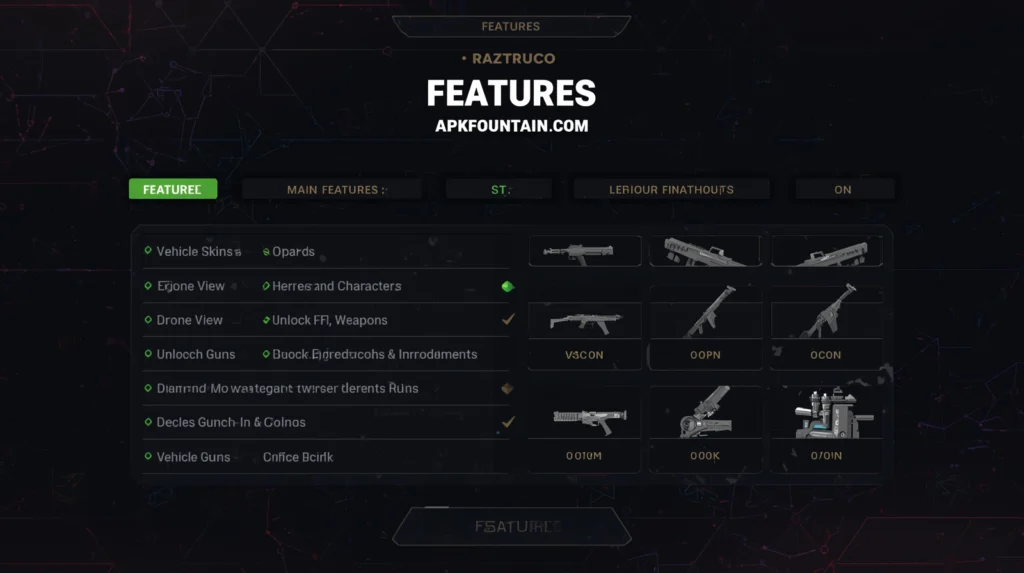Choose the Vehicle Guns feature row

(193, 457)
